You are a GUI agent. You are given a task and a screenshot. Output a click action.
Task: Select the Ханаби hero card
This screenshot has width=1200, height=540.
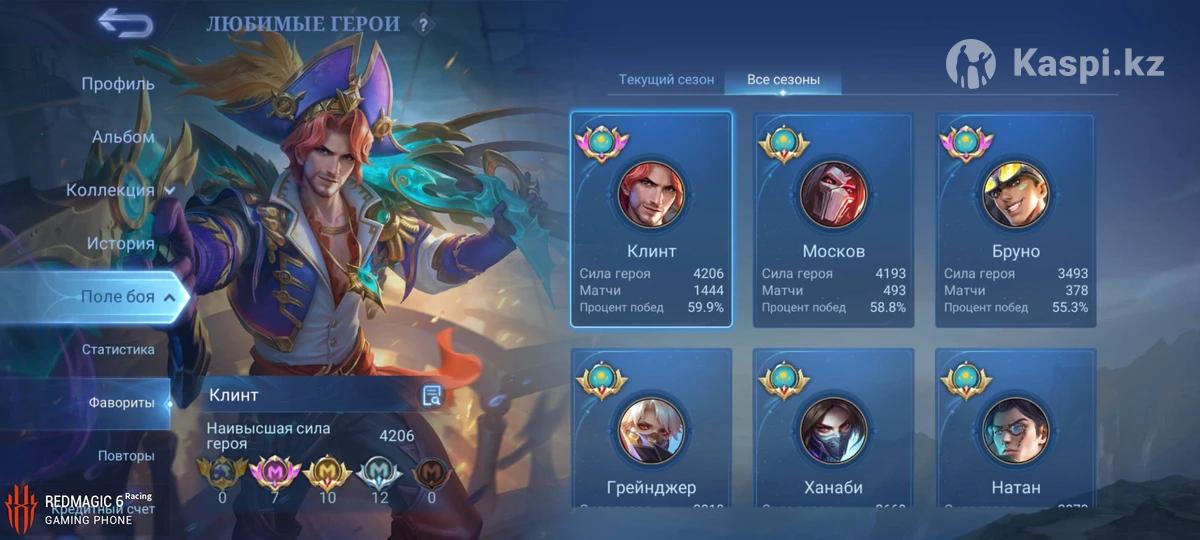(833, 427)
